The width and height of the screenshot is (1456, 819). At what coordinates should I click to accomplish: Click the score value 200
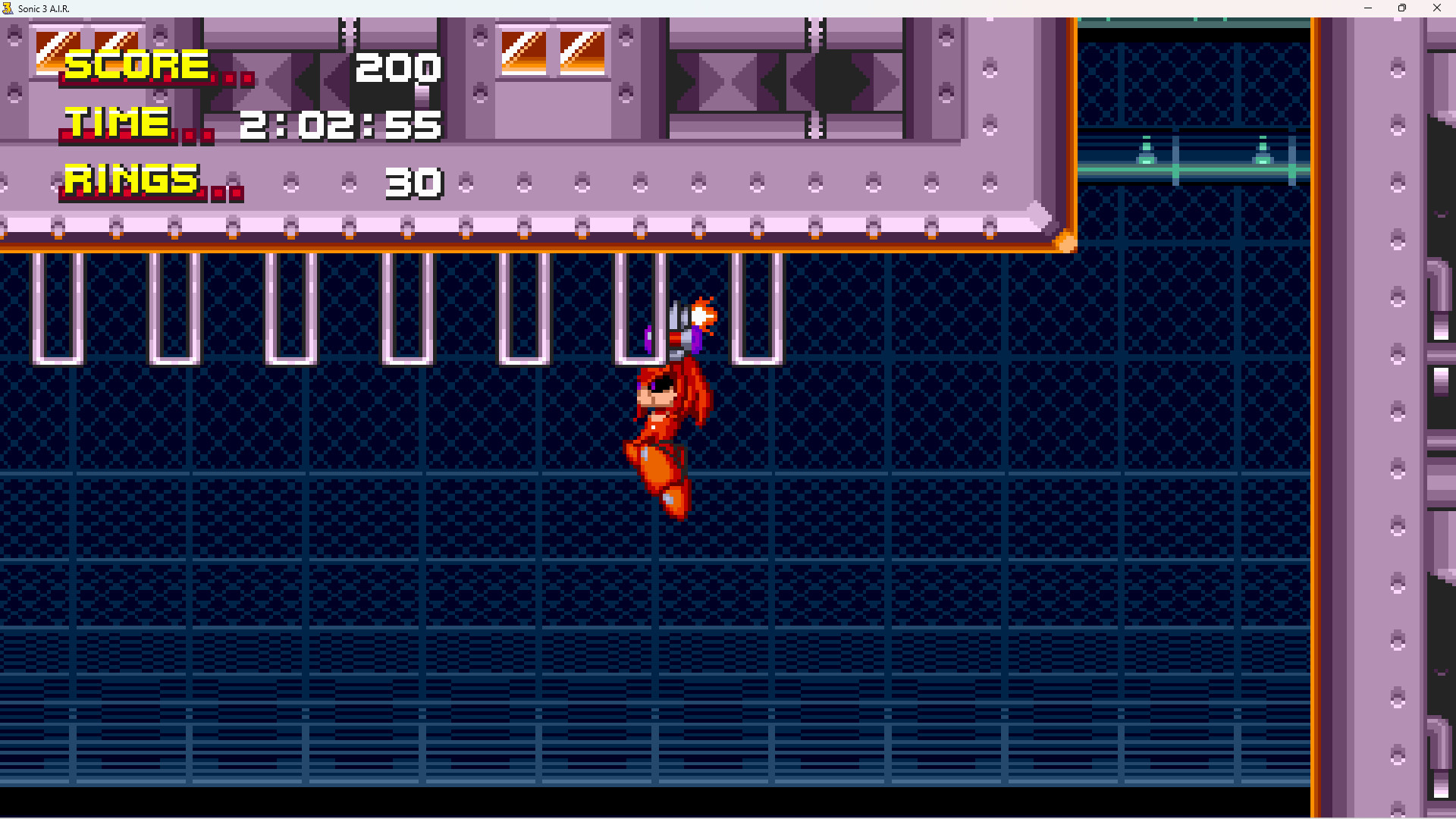(x=398, y=67)
